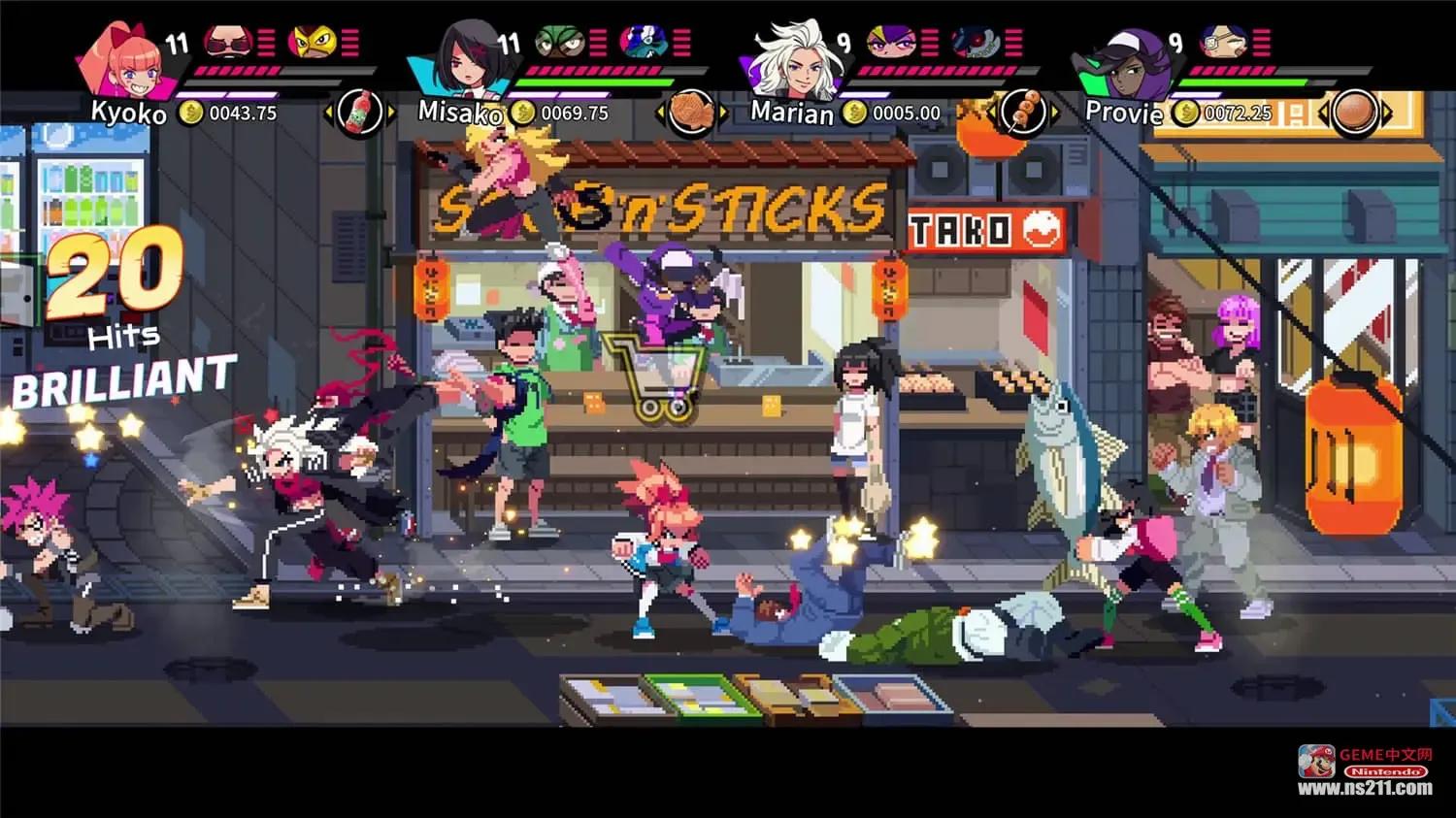Call Misako's blue-haired recruit assist
Image resolution: width=1456 pixels, height=818 pixels.
(x=645, y=43)
